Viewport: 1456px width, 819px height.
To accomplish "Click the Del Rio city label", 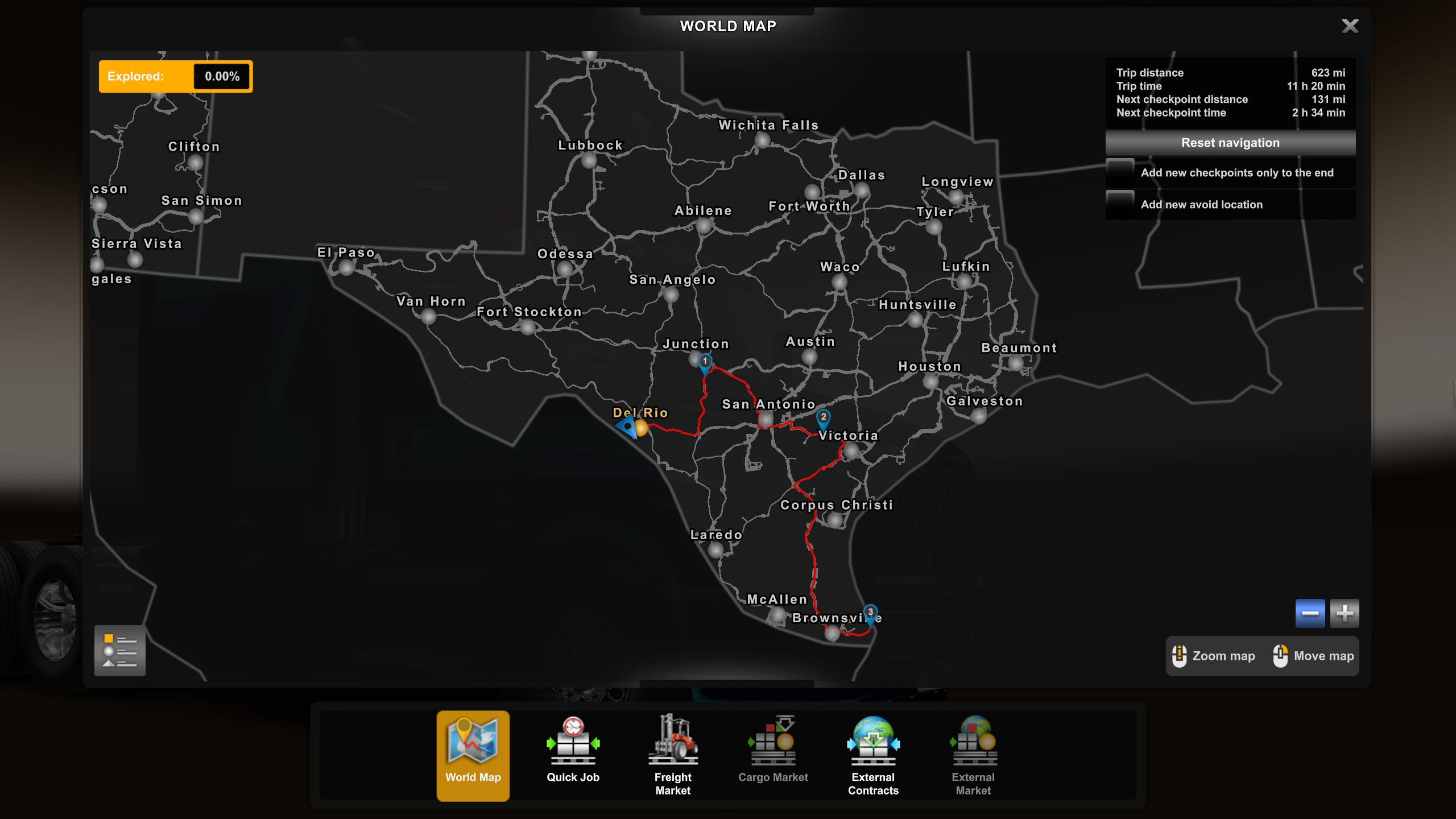I will tap(640, 413).
